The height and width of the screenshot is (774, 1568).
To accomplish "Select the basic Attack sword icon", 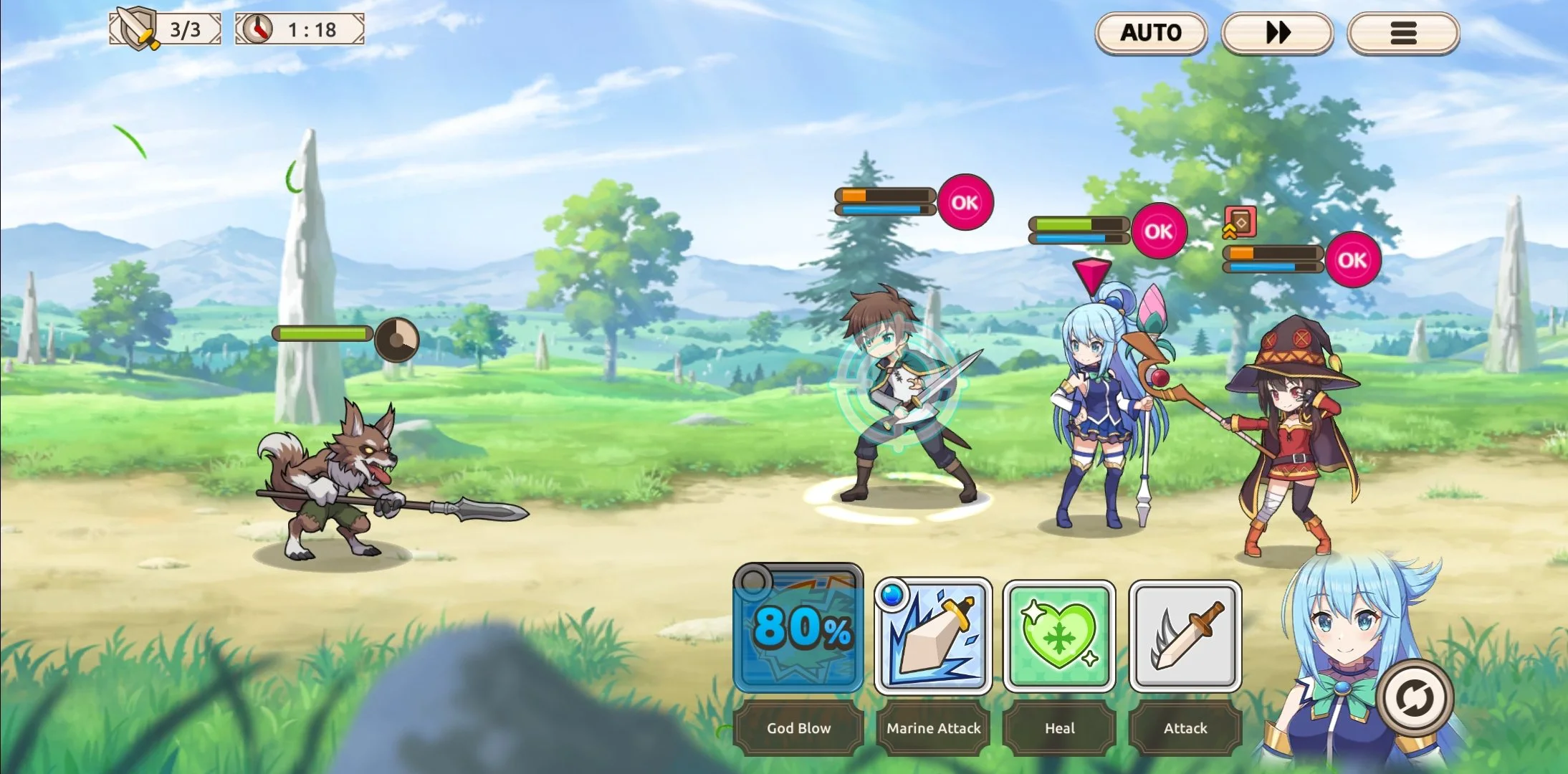I will click(1185, 636).
